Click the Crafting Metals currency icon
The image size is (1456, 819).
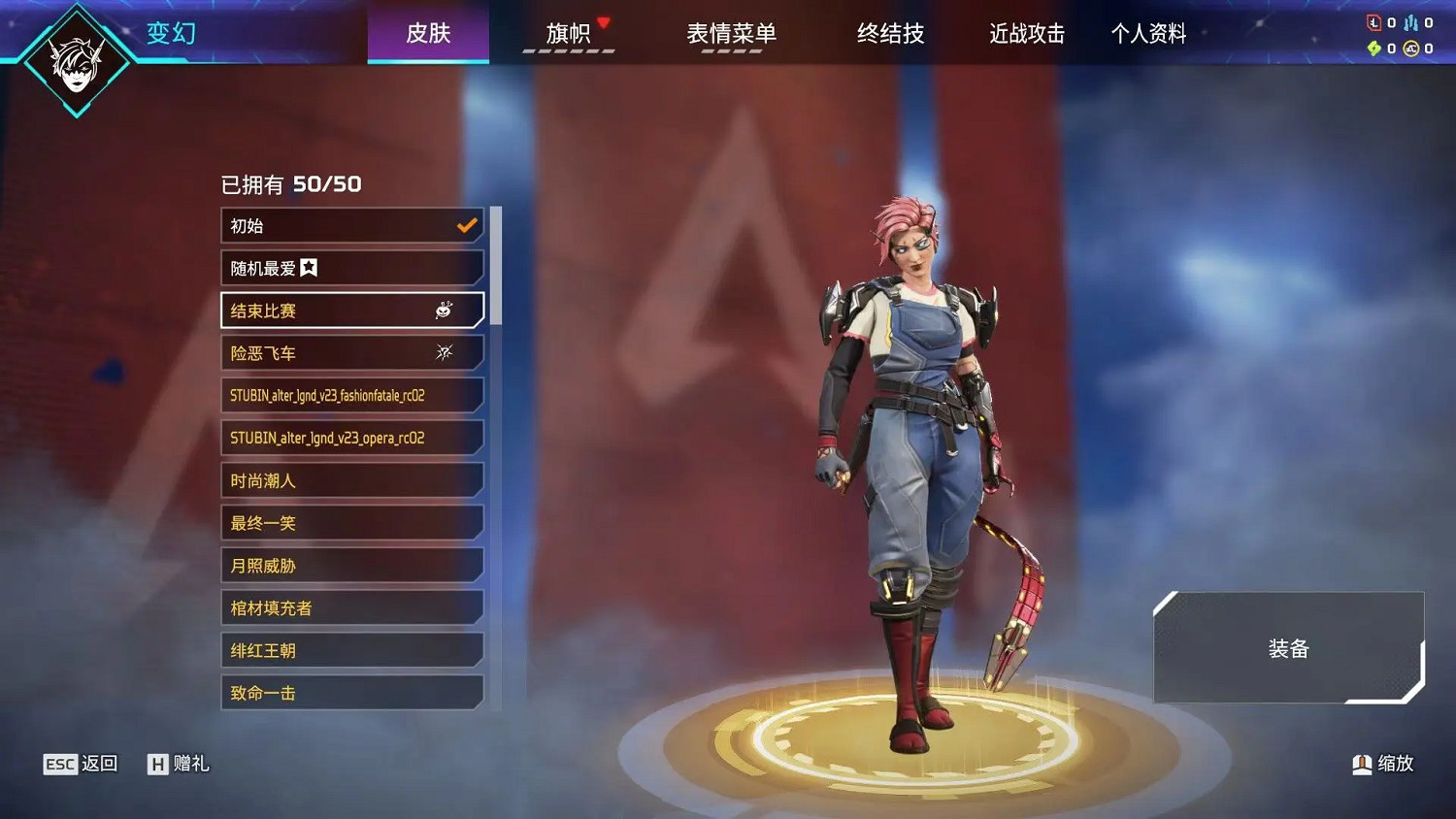coord(1410,22)
